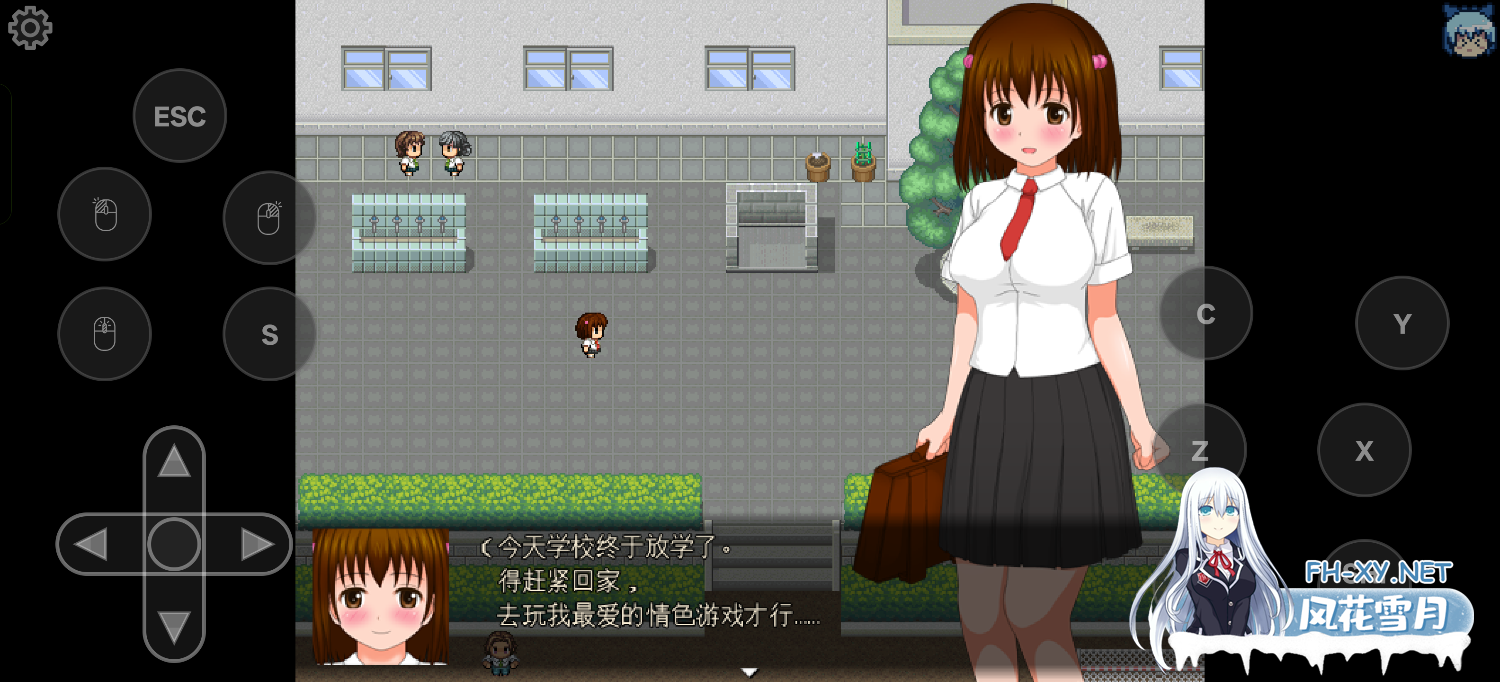The height and width of the screenshot is (682, 1500).
Task: Open the emulator settings gear
Action: point(30,28)
